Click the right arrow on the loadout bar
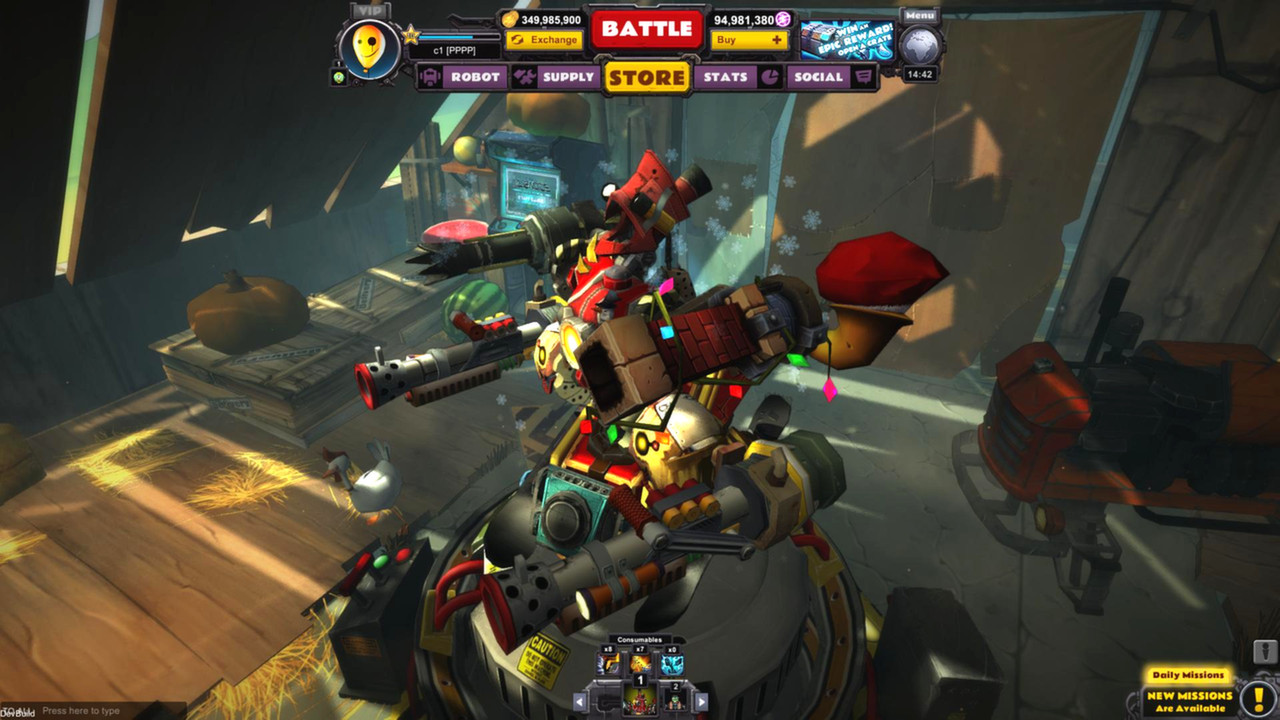The width and height of the screenshot is (1280, 720). (x=701, y=701)
